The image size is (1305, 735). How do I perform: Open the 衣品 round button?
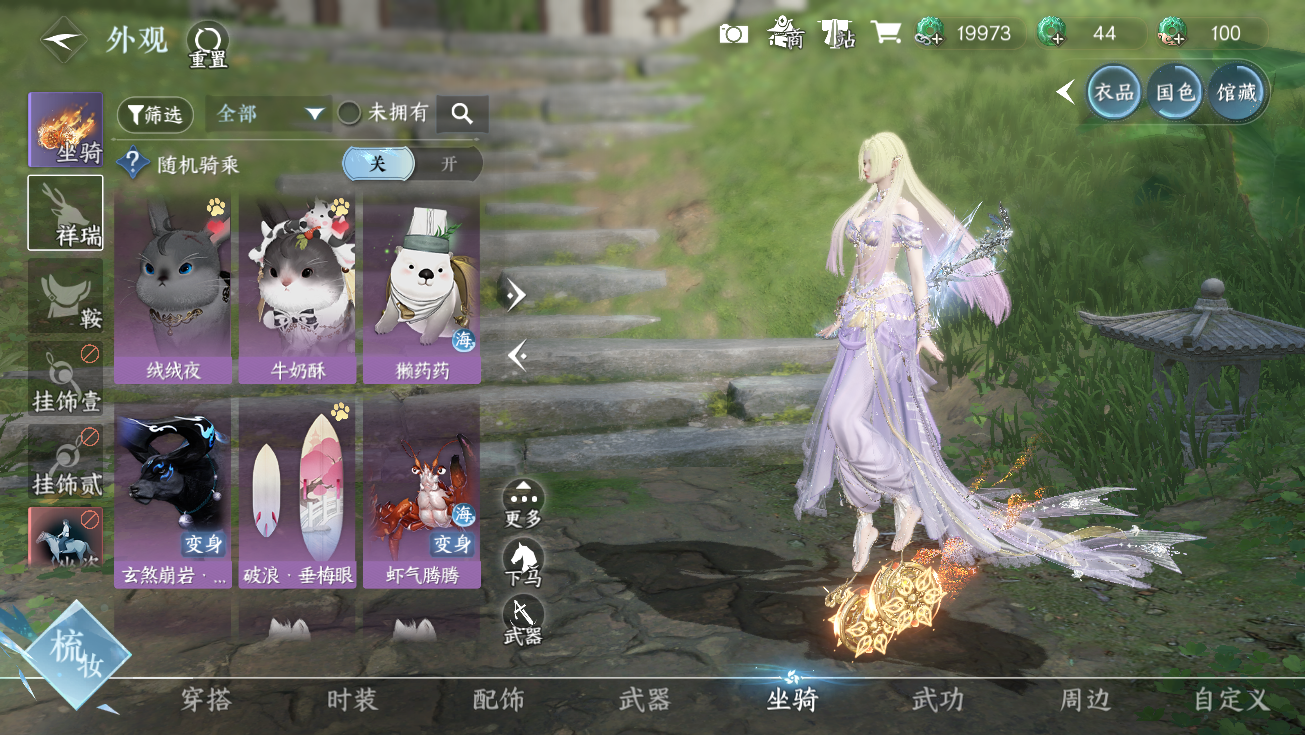pos(1114,92)
